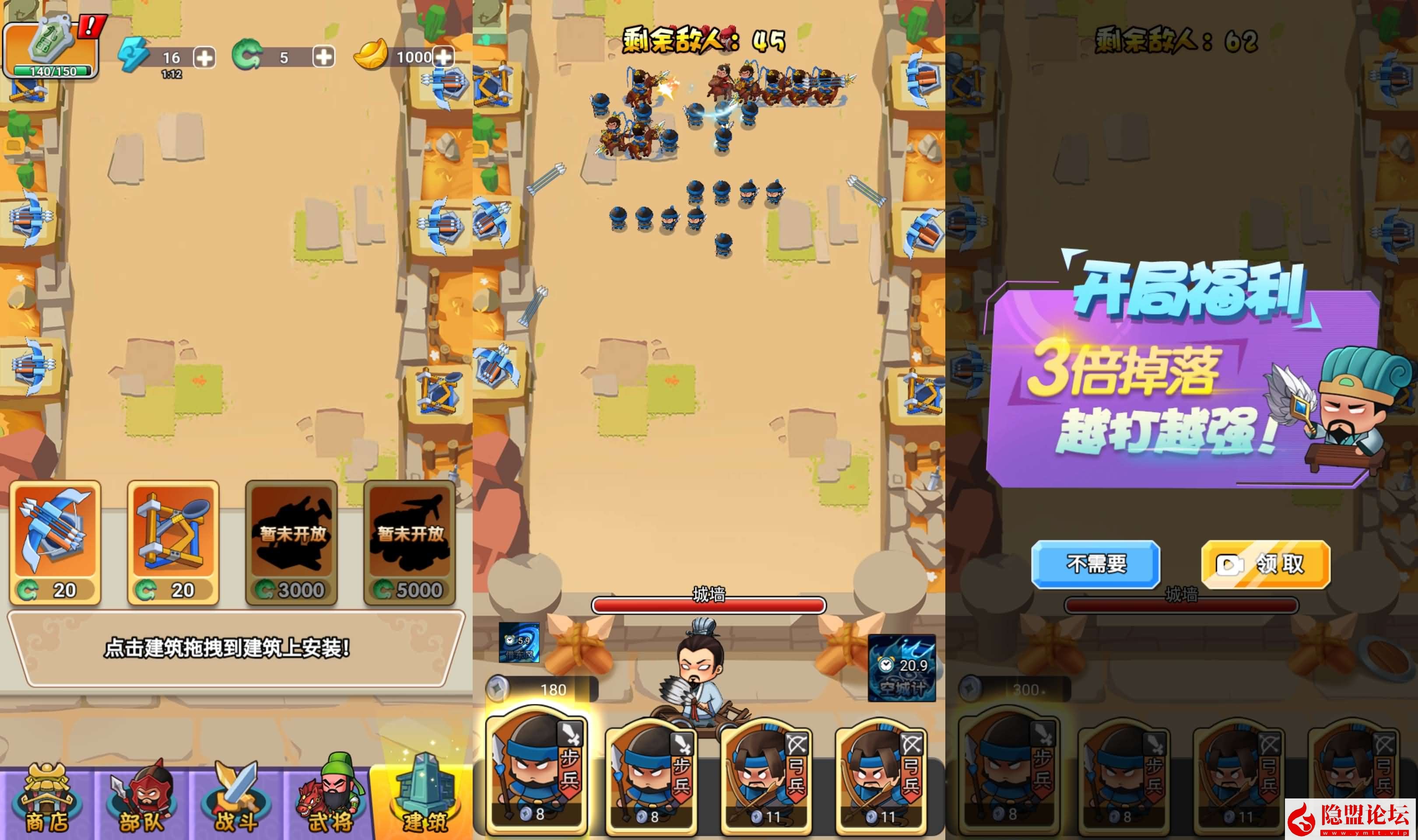Tap the locked building costing 5000

[409, 542]
